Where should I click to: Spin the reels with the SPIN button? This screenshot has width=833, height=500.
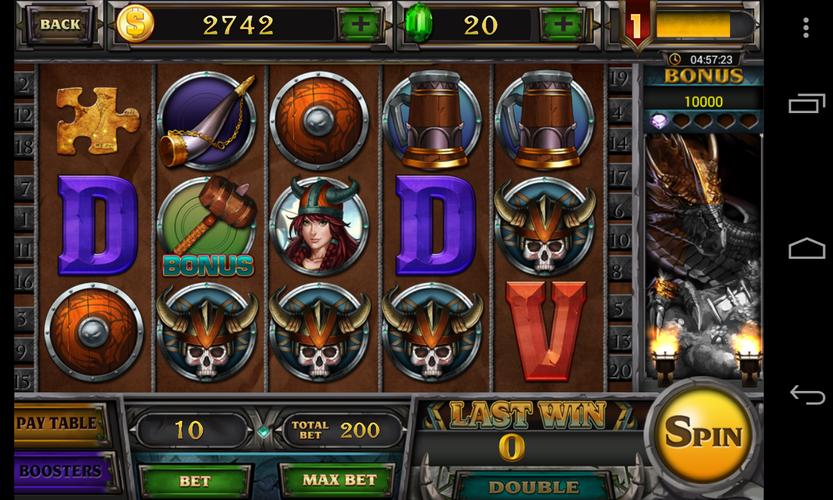[x=704, y=434]
